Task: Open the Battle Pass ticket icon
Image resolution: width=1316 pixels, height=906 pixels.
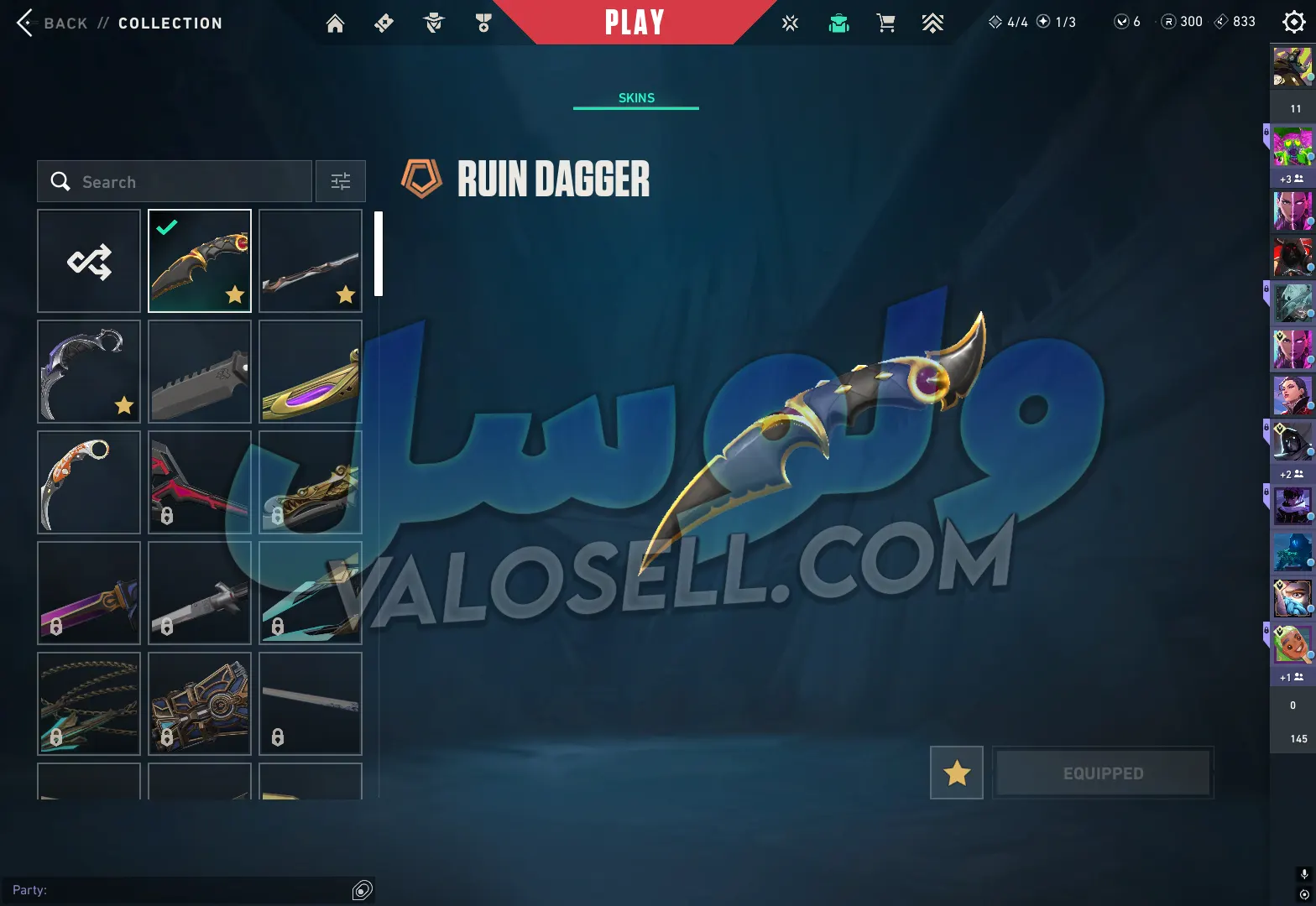Action: tap(384, 23)
